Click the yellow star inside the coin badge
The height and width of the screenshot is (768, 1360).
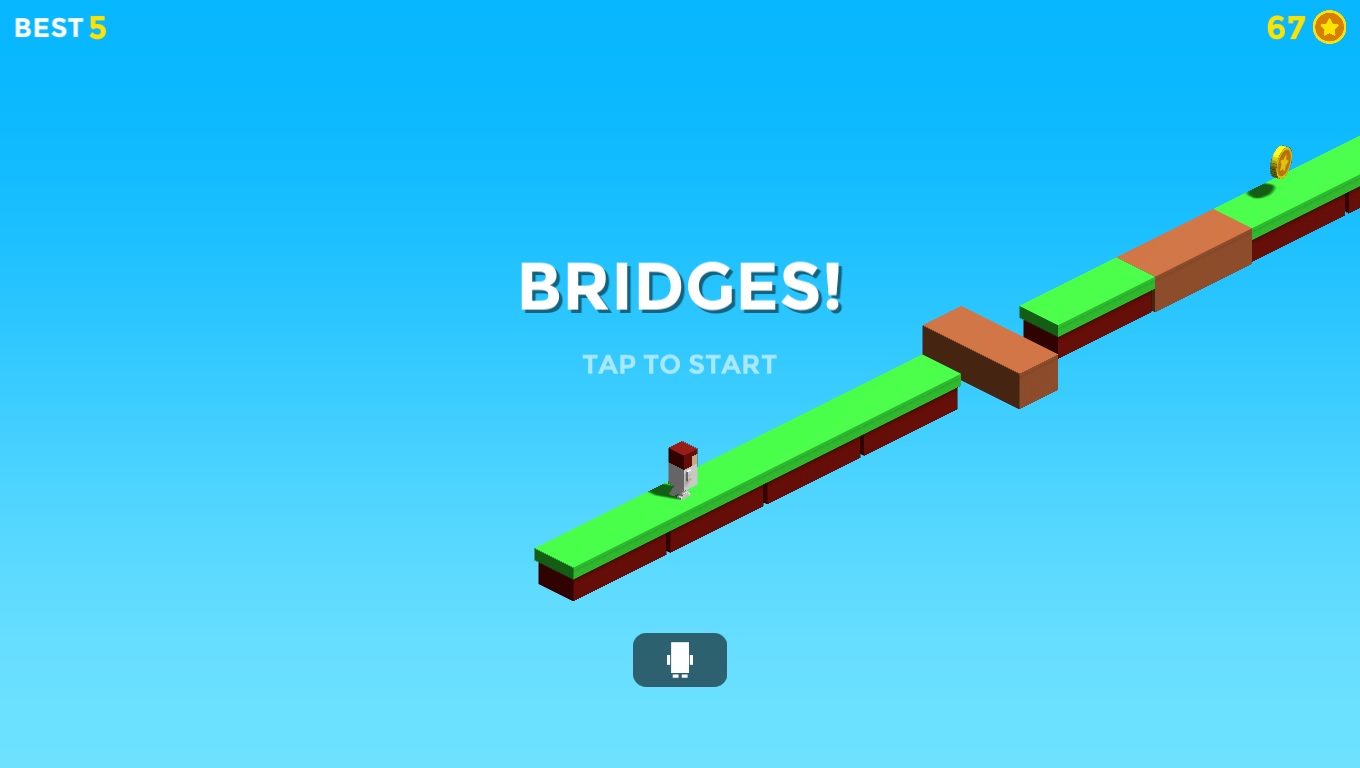tap(1329, 28)
